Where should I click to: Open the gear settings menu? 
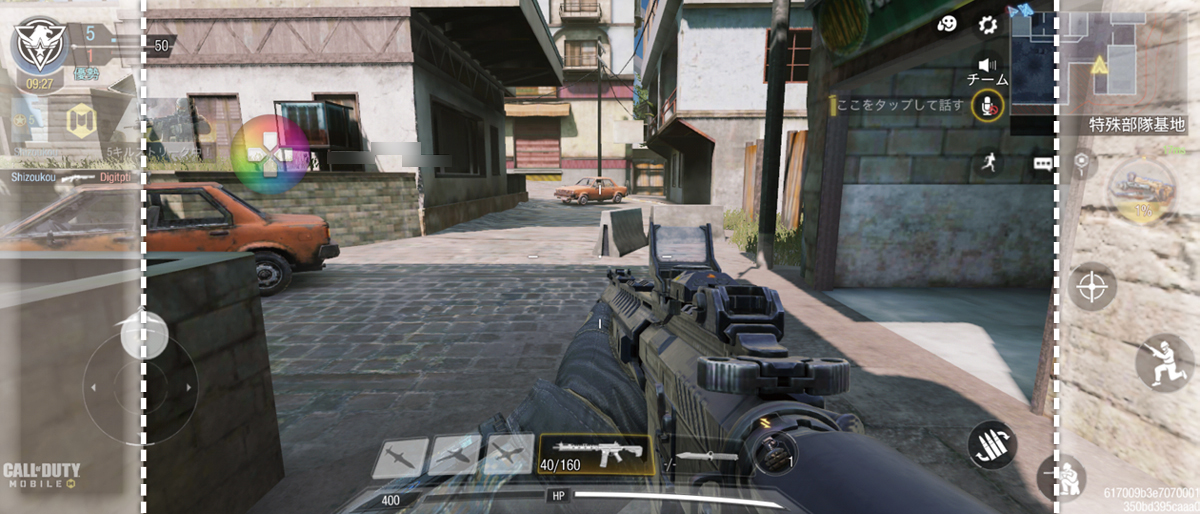click(x=988, y=25)
